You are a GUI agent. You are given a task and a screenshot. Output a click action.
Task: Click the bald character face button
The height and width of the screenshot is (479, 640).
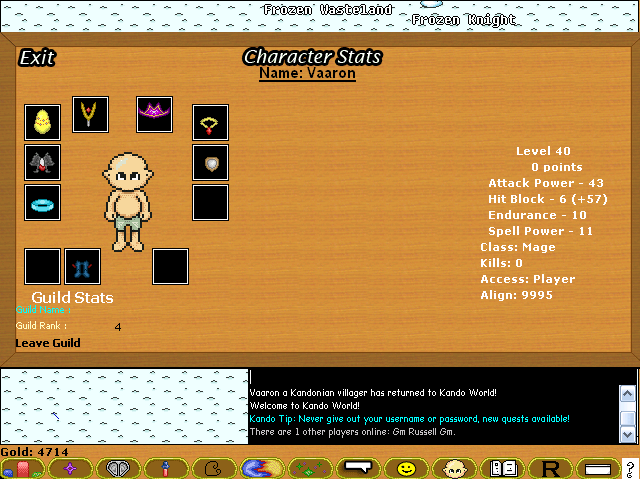point(453,468)
